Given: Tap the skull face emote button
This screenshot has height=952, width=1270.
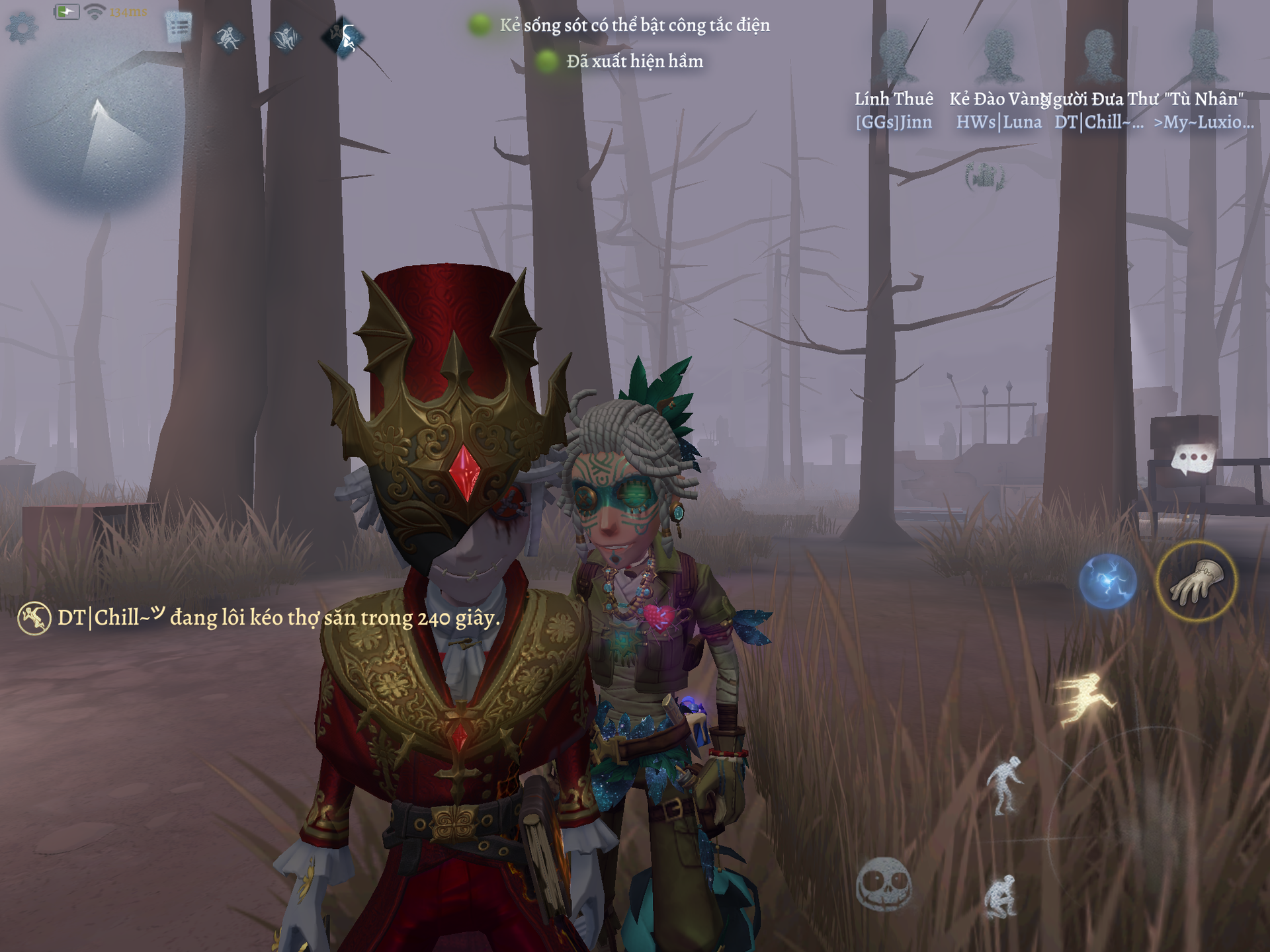Looking at the screenshot, I should pos(884,884).
